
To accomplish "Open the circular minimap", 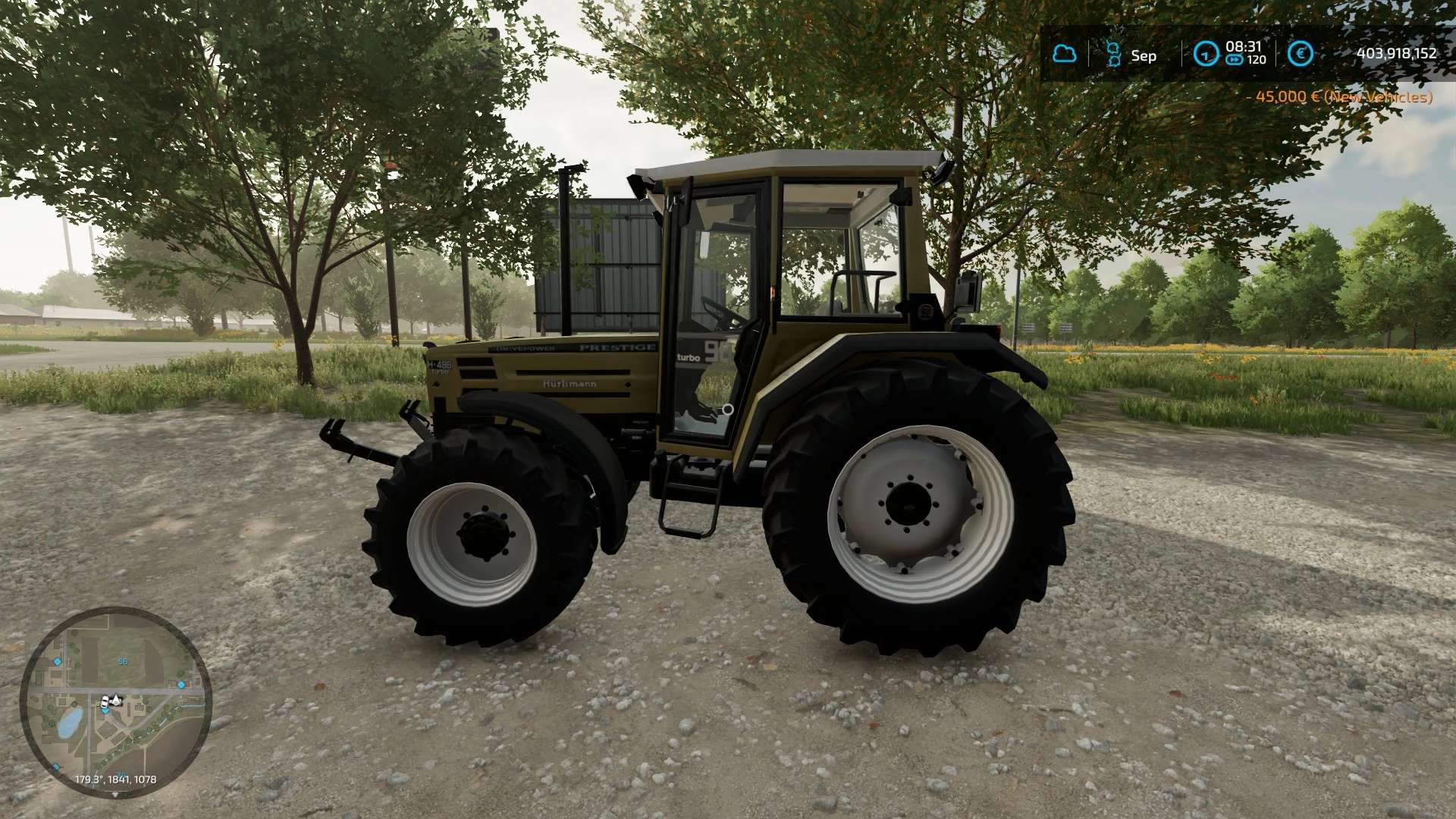I will point(115,701).
